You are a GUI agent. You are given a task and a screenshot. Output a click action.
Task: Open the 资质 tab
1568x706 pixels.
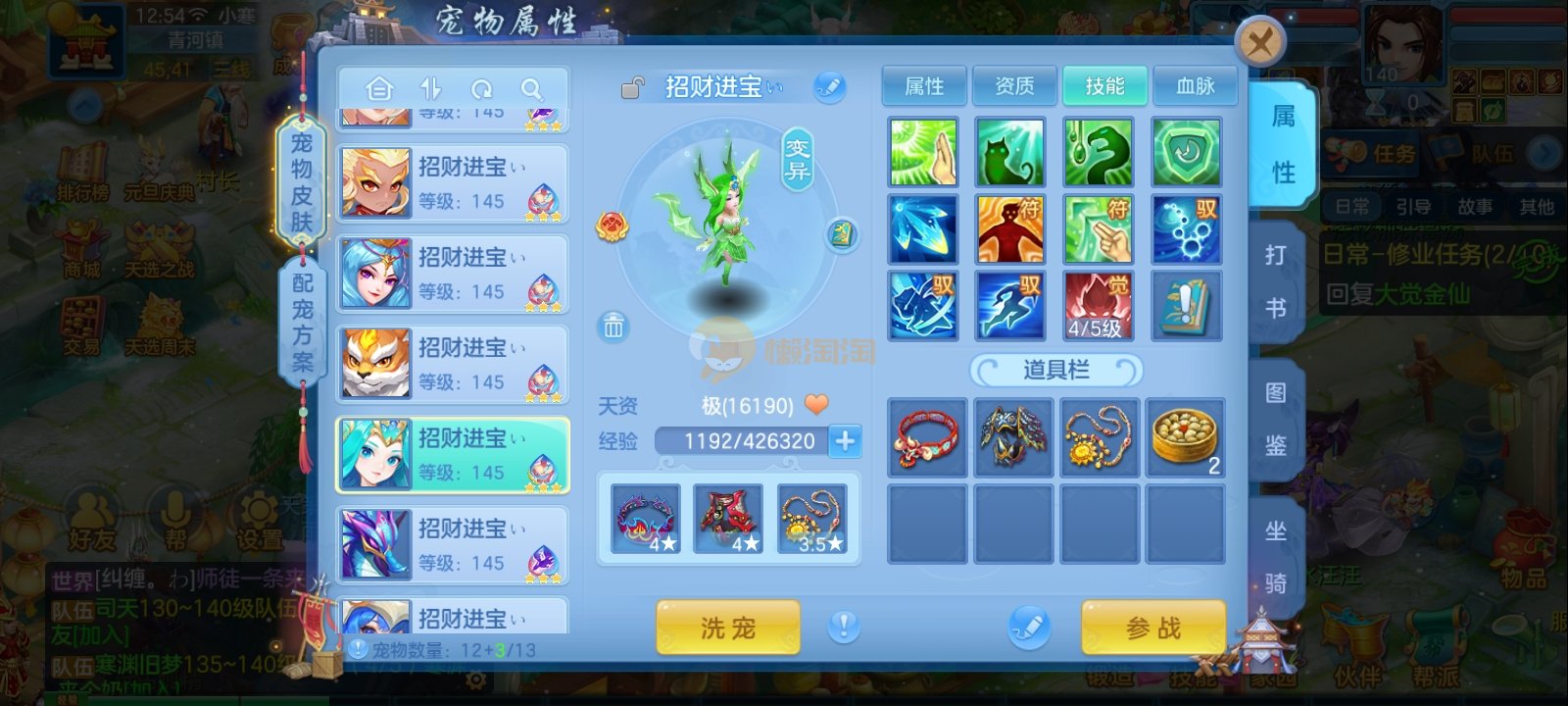1014,86
